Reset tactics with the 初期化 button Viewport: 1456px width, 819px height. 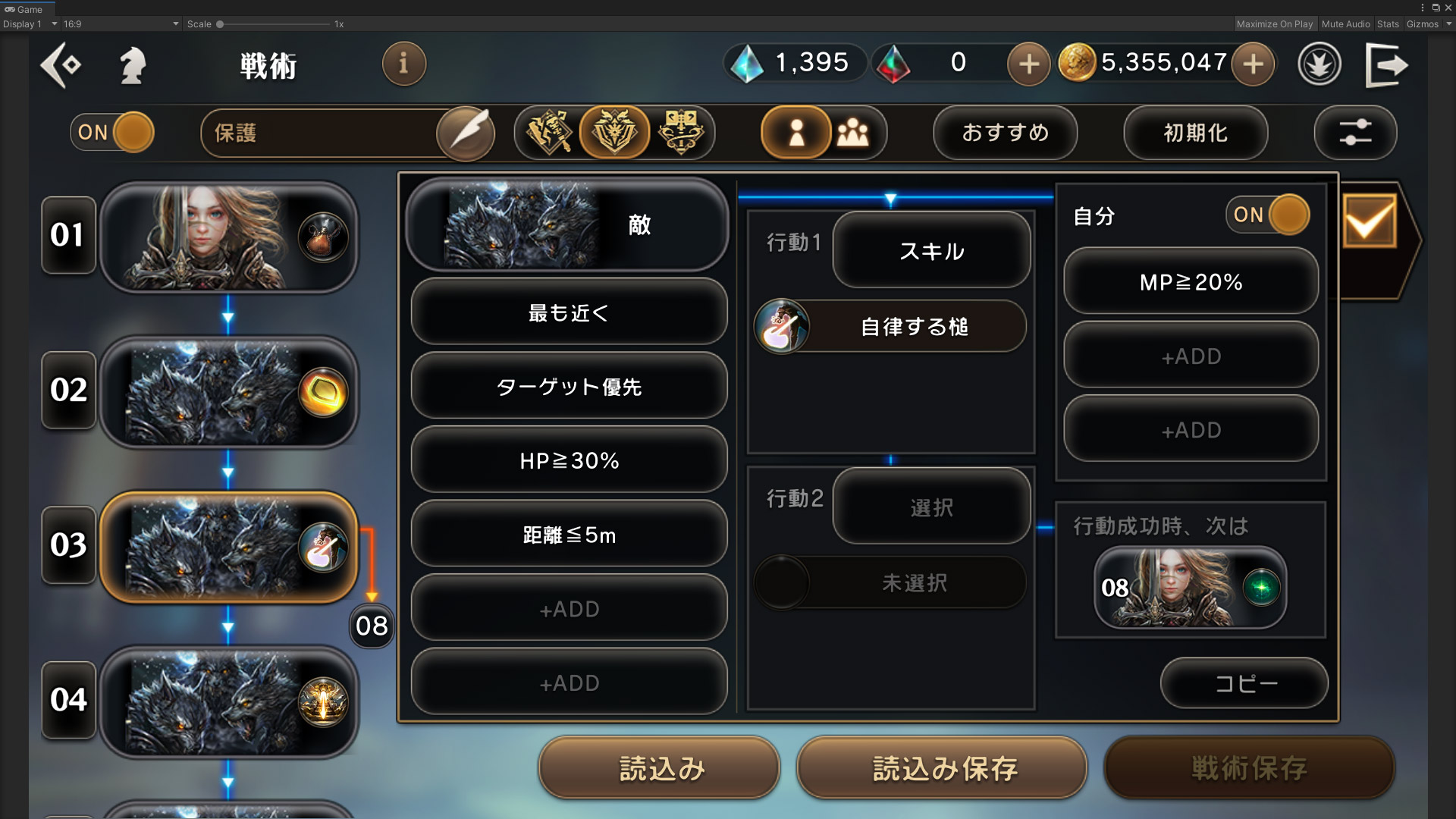1195,133
